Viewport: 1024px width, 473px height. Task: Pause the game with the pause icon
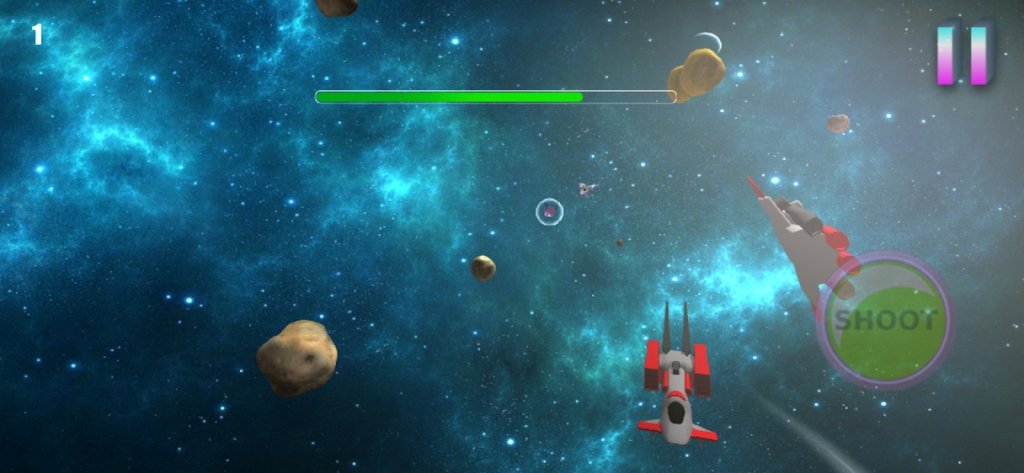[962, 54]
